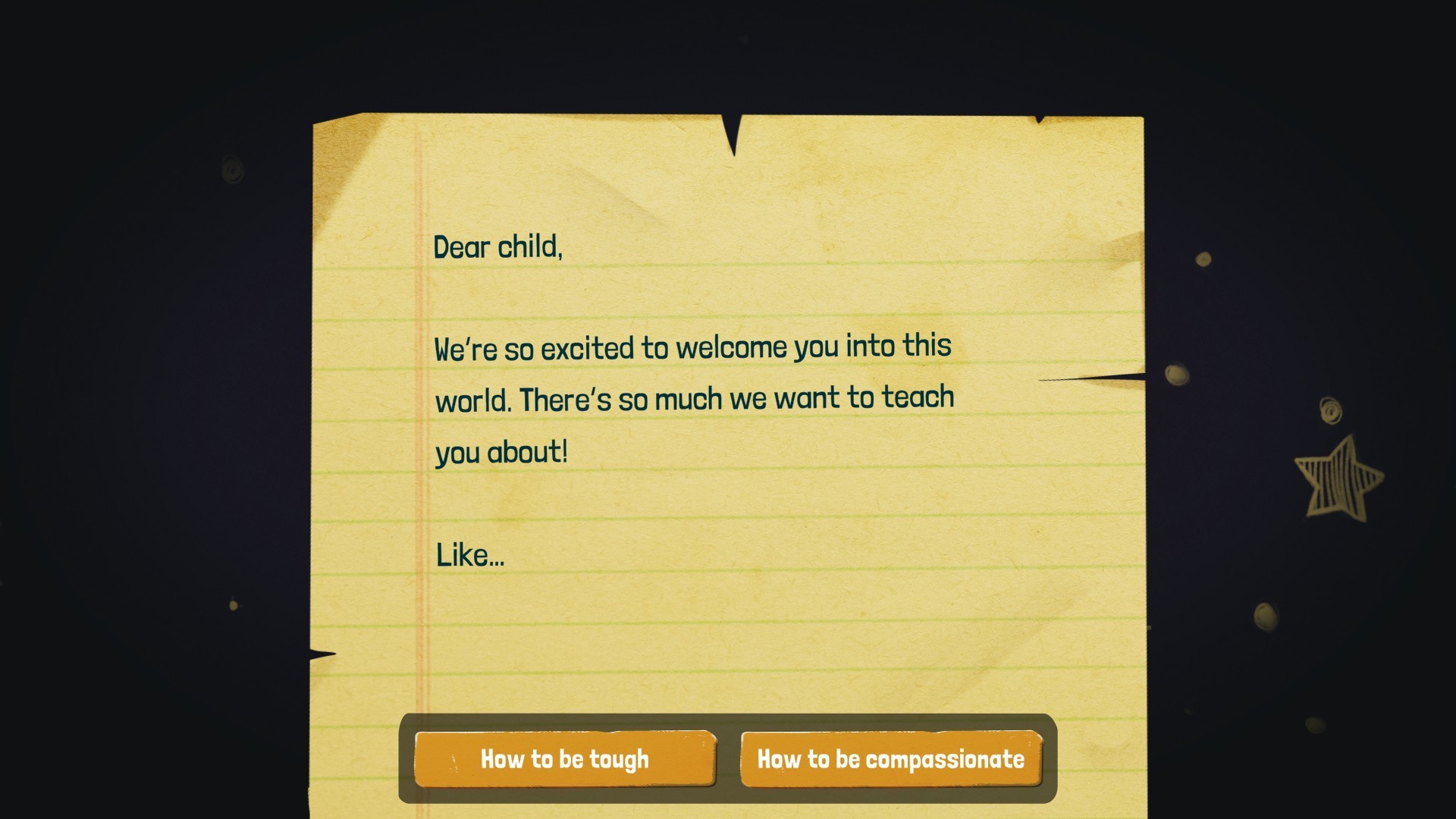Click the word "Like..." on the note
1456x819 pixels.
(469, 554)
